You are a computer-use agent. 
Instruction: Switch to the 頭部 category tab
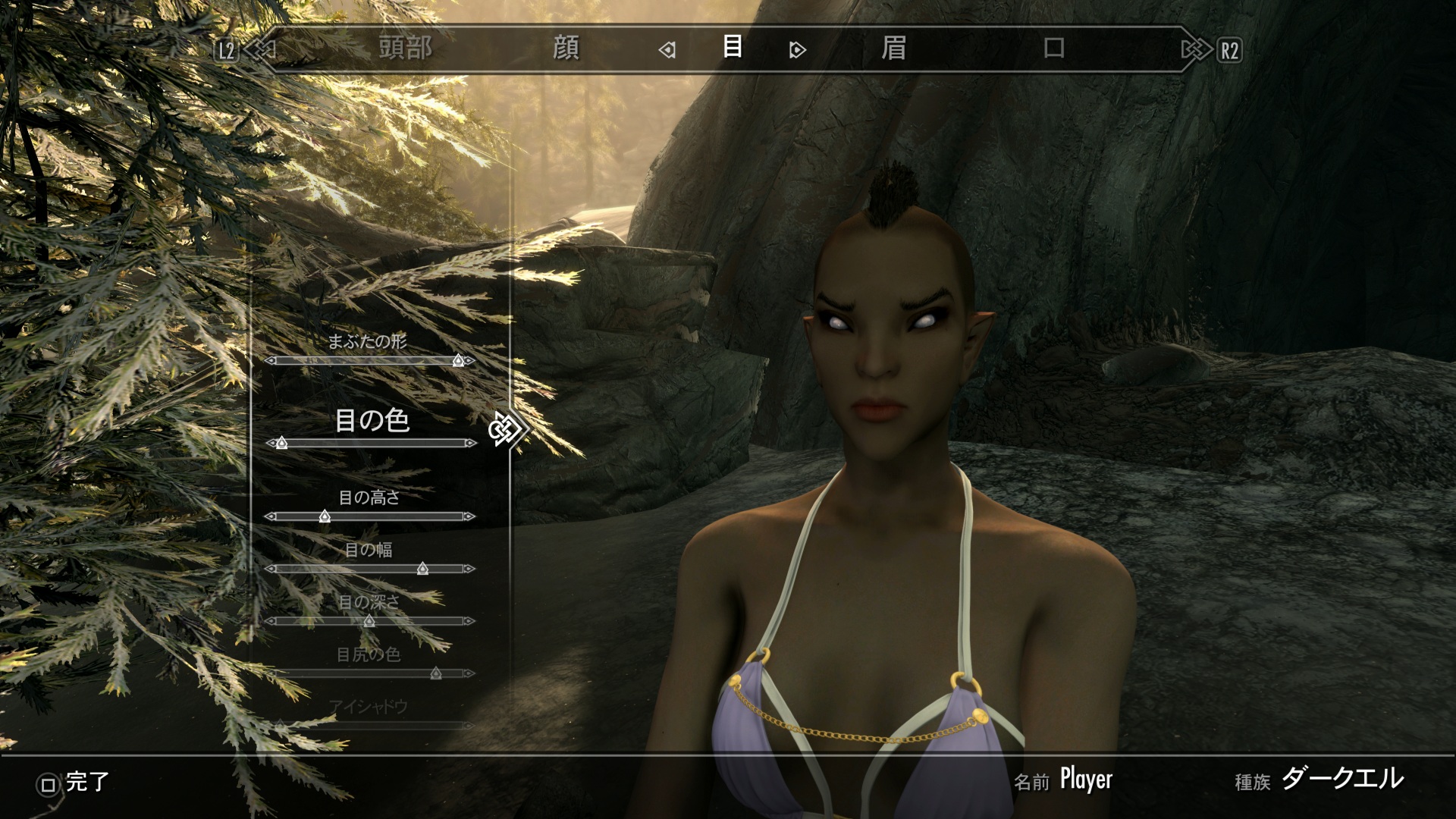point(406,49)
